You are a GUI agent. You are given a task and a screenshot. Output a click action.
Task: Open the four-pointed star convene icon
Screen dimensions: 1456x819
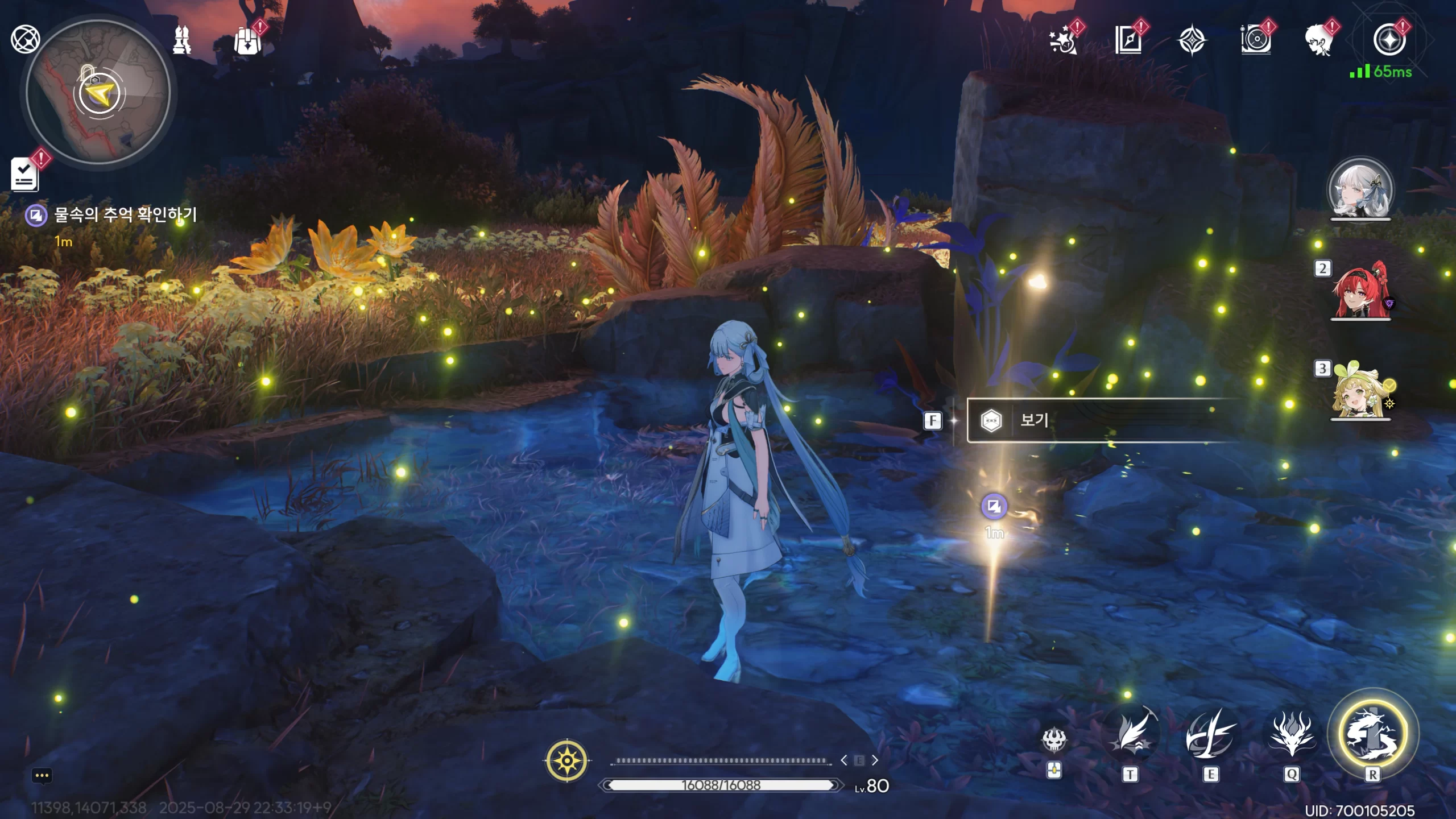[x=1192, y=40]
